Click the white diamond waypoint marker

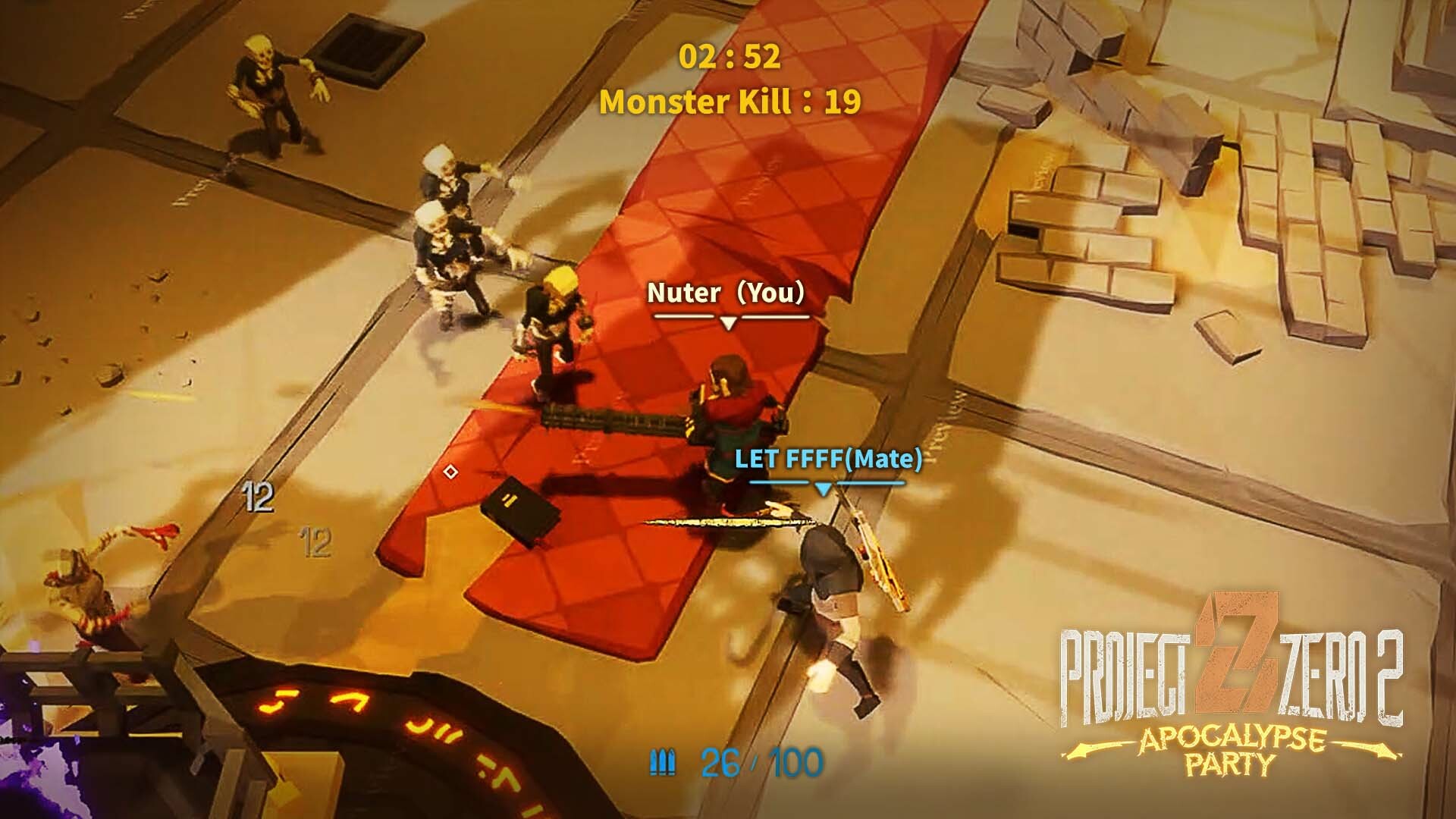[x=452, y=472]
